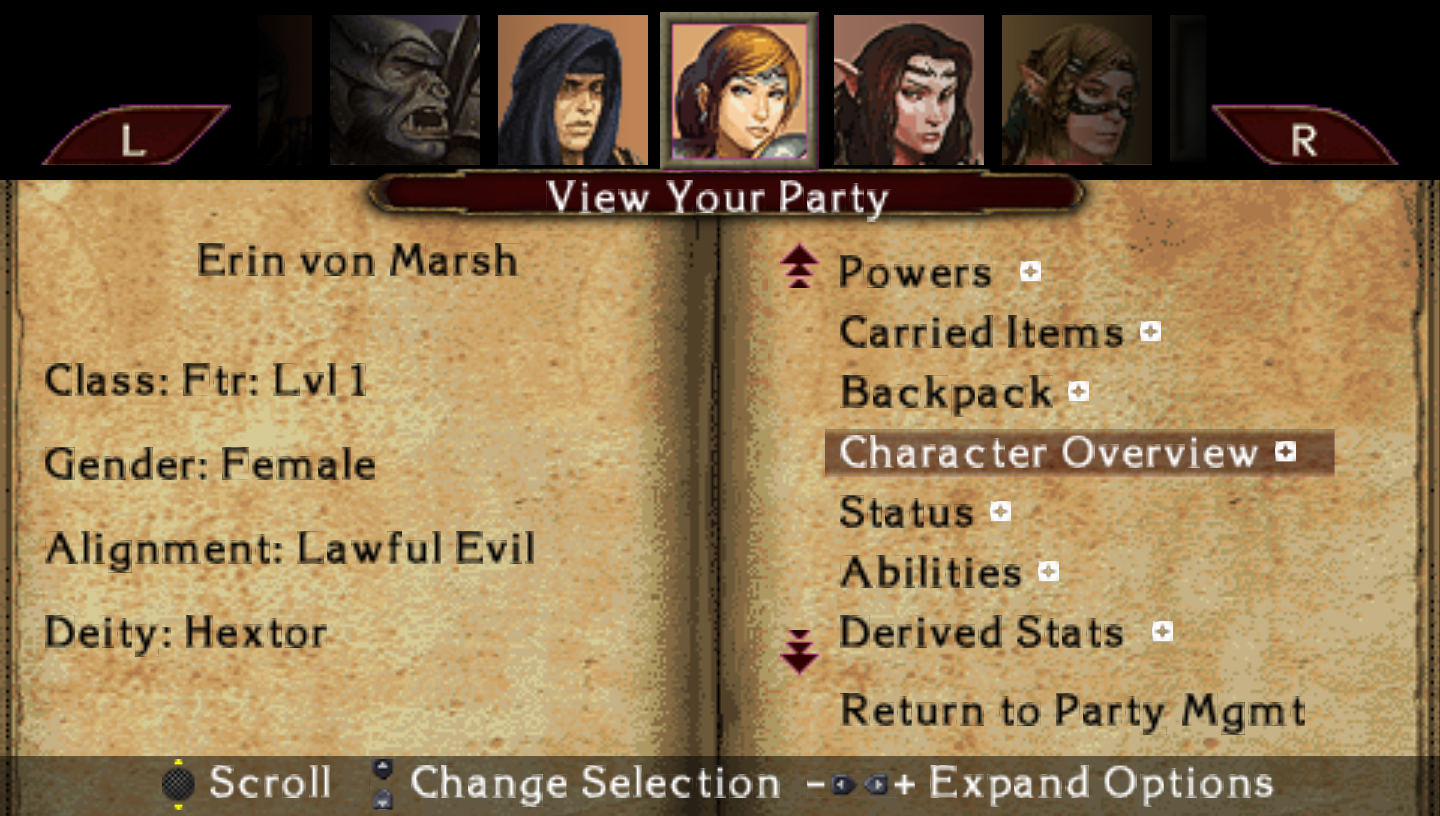
Task: Open the Powers menu entry
Action: [x=914, y=272]
